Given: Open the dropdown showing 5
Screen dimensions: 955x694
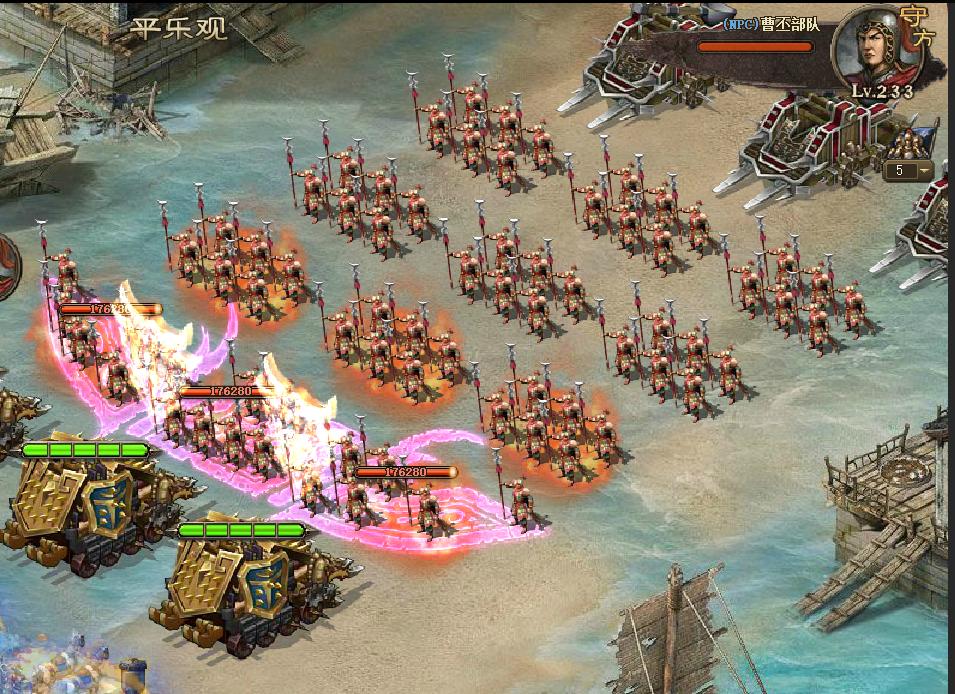Looking at the screenshot, I should pos(909,171).
